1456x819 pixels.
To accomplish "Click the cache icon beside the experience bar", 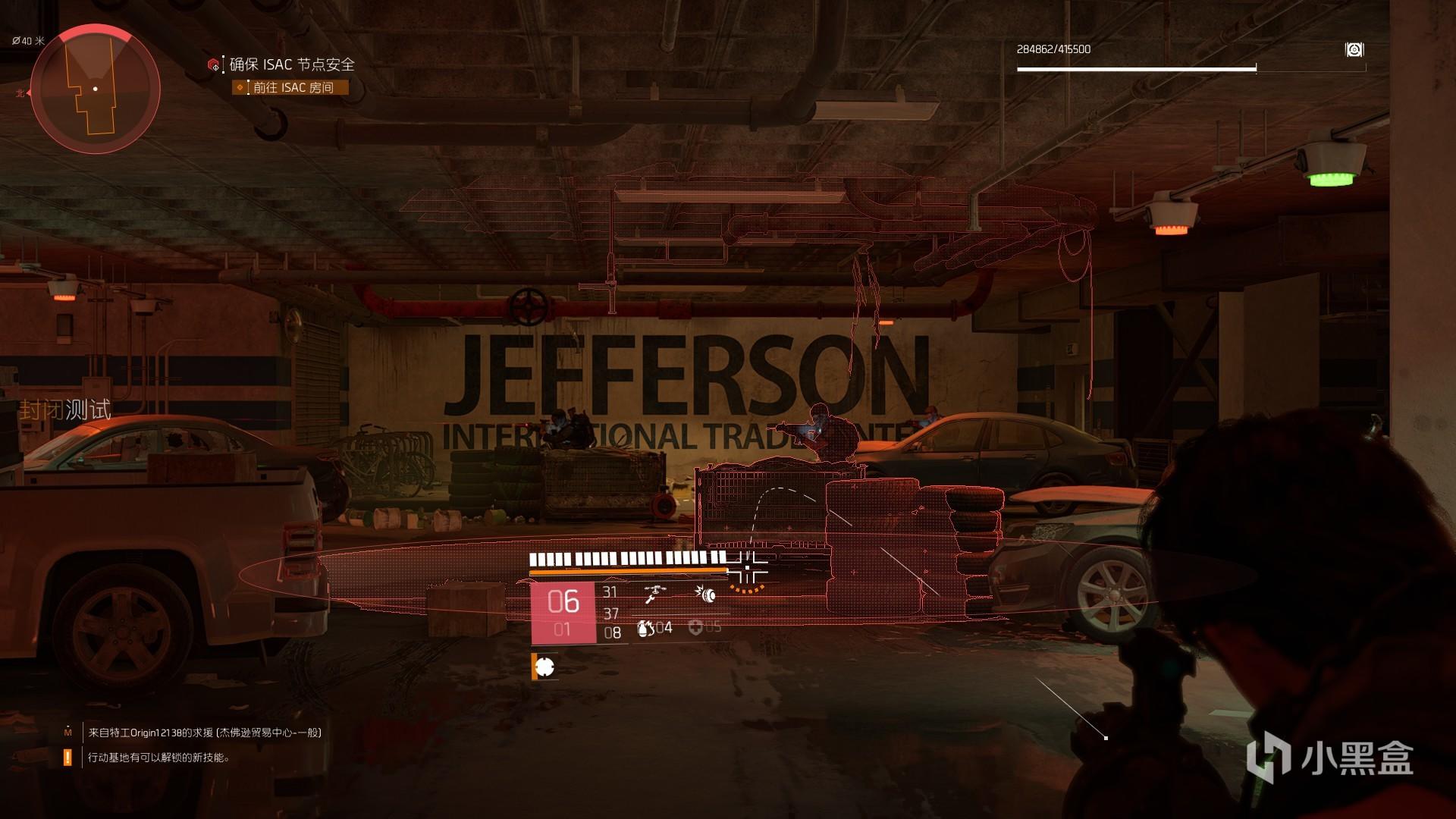I will (x=1354, y=50).
